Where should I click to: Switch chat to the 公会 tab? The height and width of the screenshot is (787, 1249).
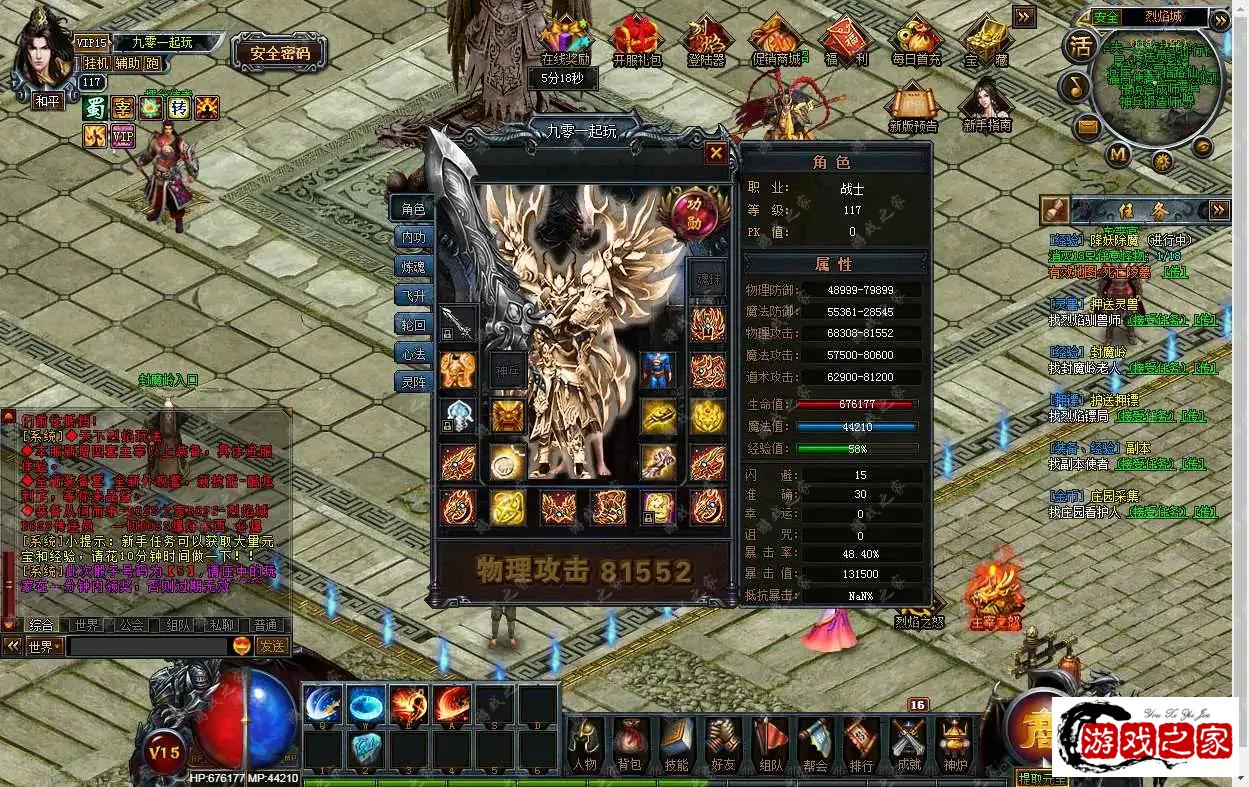coord(130,625)
